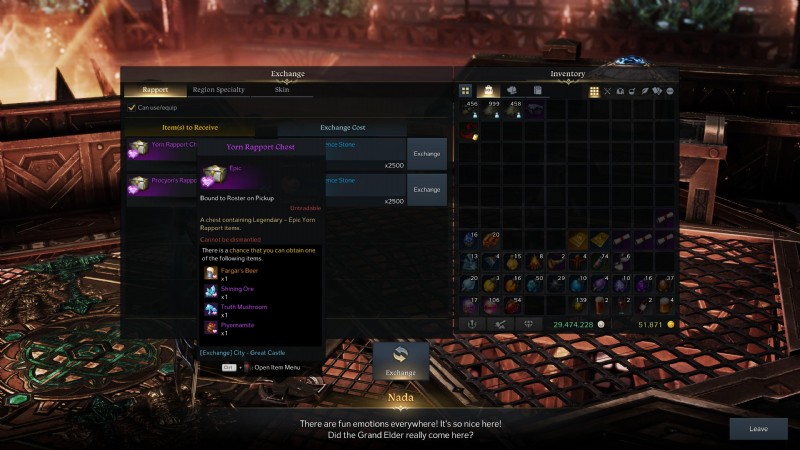Pick the inventory item with count 139

(578, 303)
